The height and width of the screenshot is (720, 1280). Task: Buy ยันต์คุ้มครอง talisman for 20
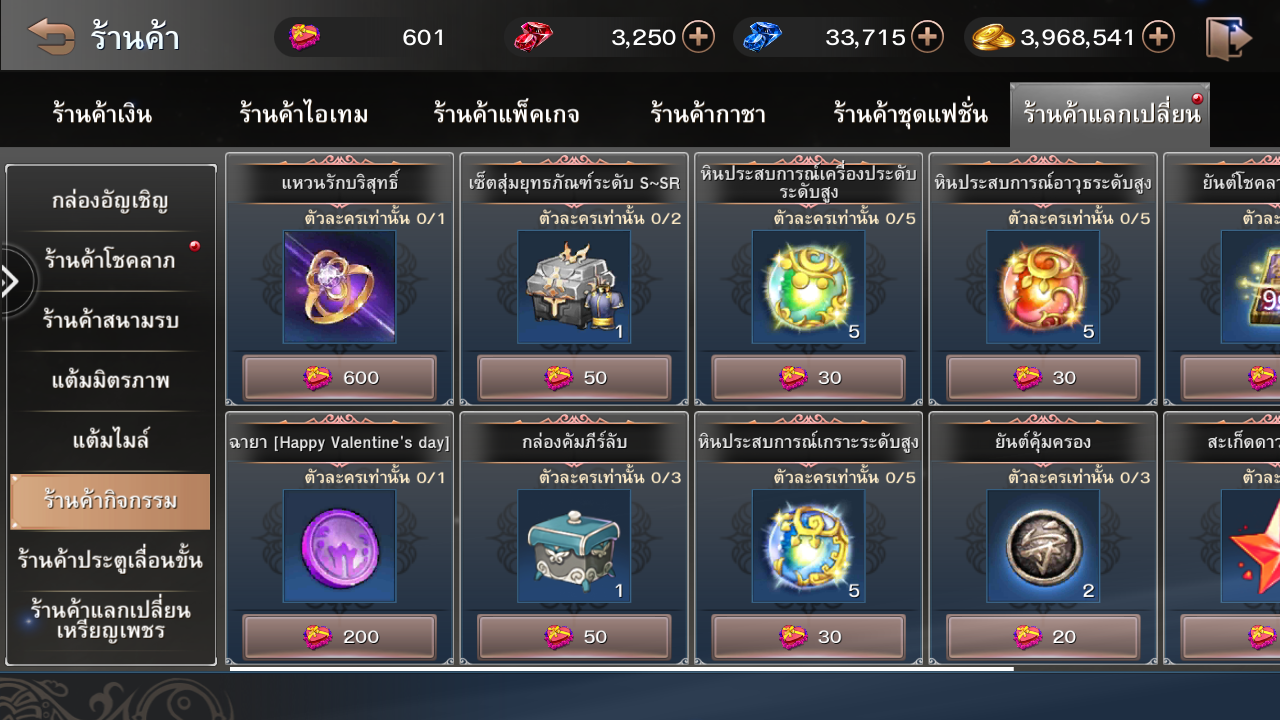click(x=1043, y=637)
